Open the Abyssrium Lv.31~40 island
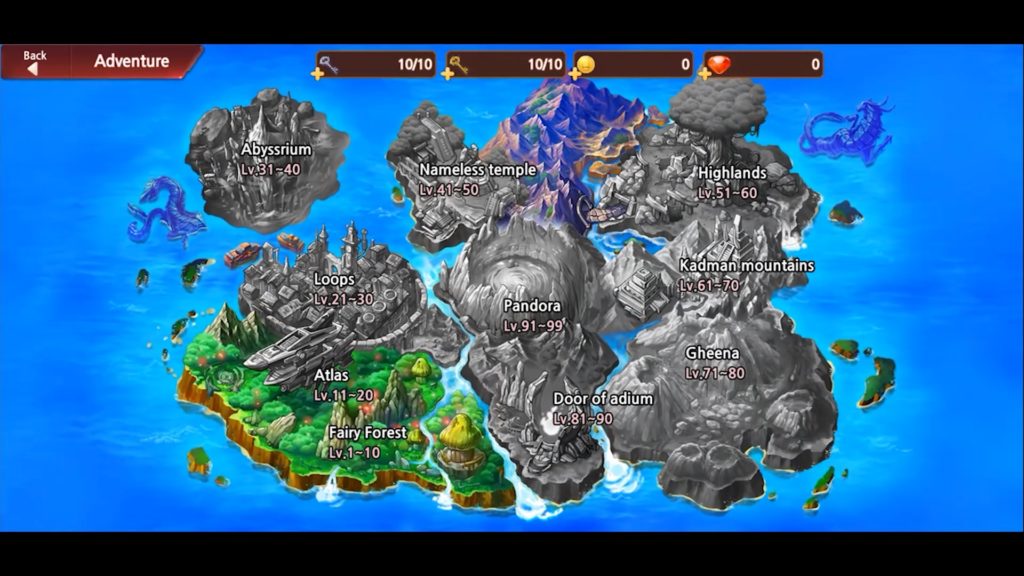The width and height of the screenshot is (1024, 576). pyautogui.click(x=275, y=158)
